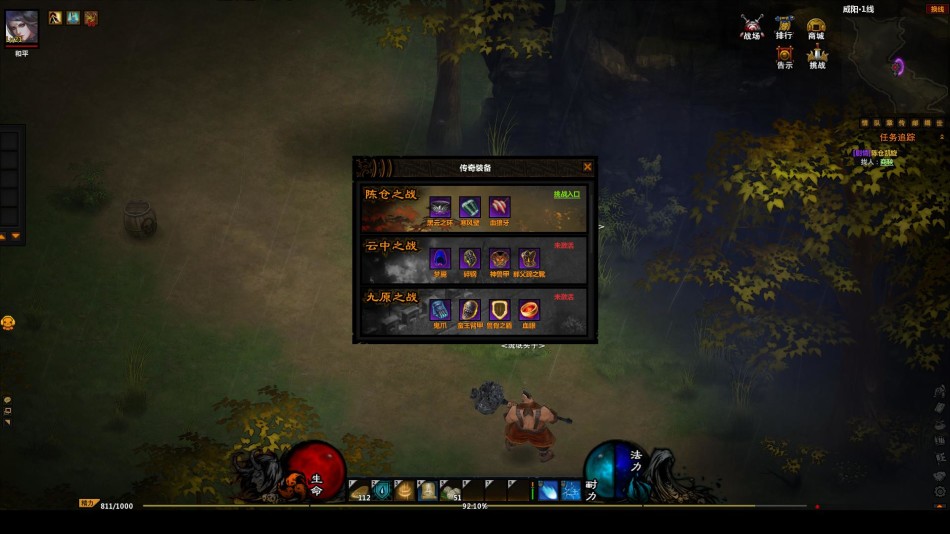Select the 寒风坠 pendant item

[470, 207]
